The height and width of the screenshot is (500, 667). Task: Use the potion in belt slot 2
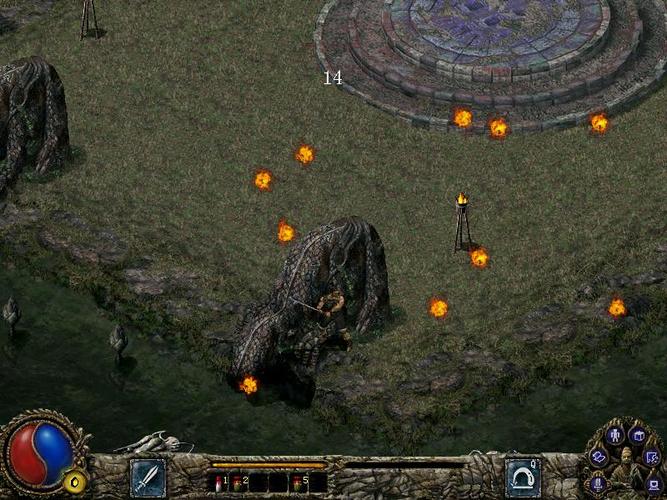pos(240,483)
